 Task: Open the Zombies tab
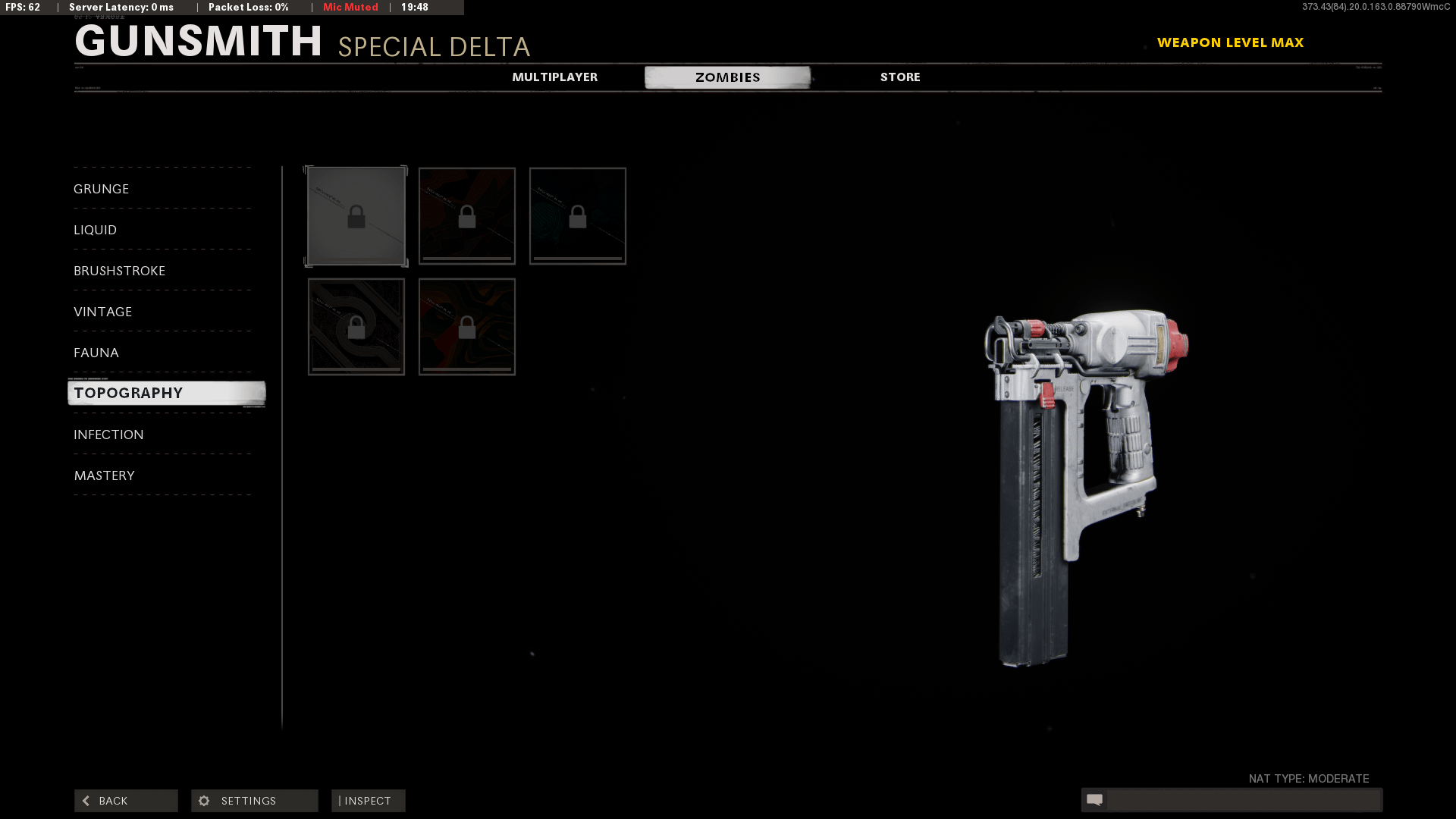(x=726, y=77)
